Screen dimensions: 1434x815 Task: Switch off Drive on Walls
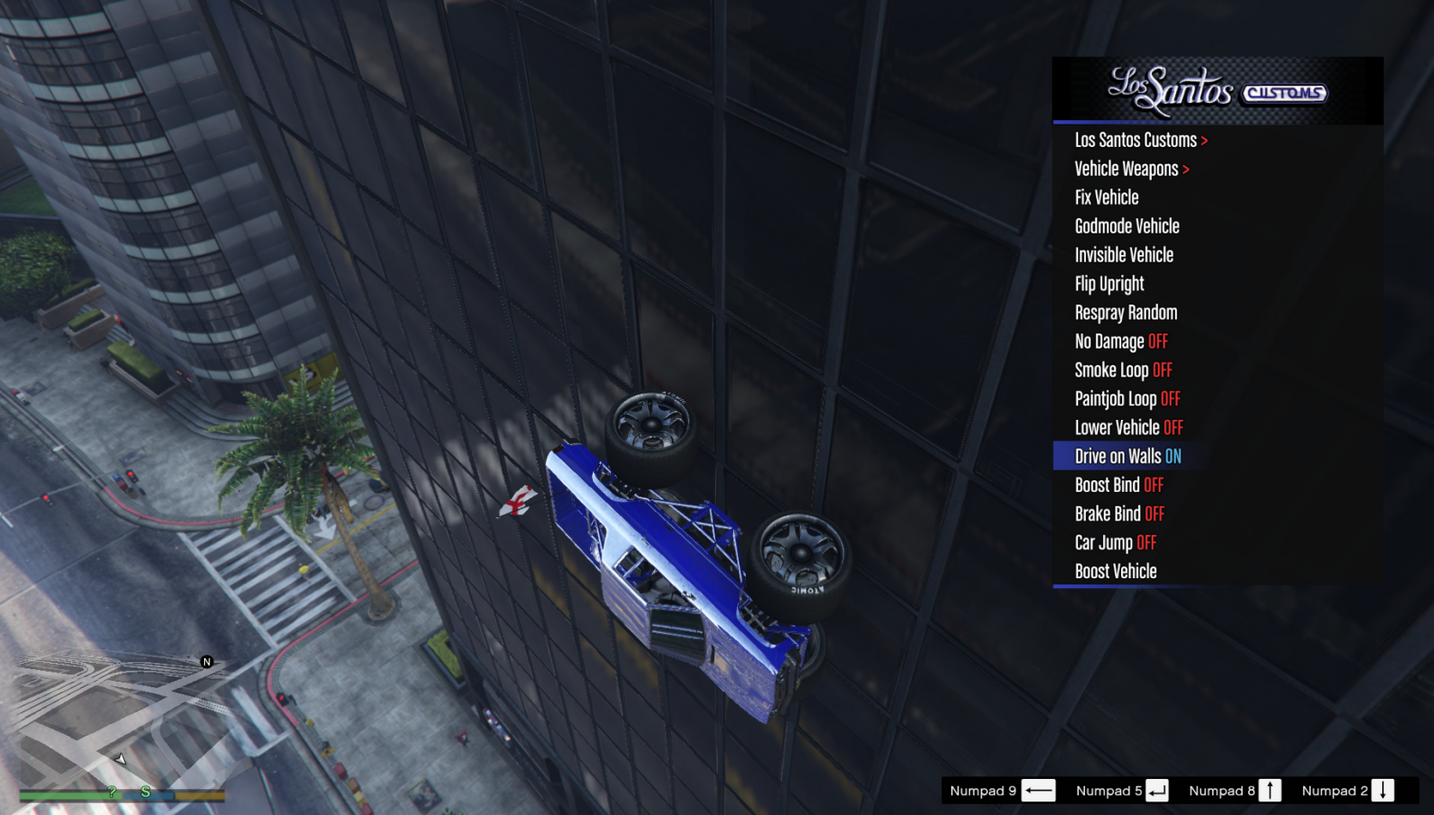pos(1127,457)
